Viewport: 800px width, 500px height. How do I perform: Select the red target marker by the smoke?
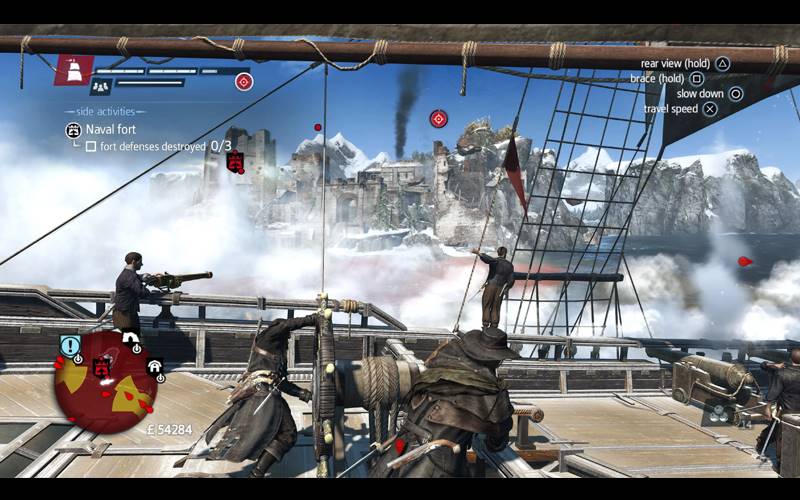click(x=438, y=119)
